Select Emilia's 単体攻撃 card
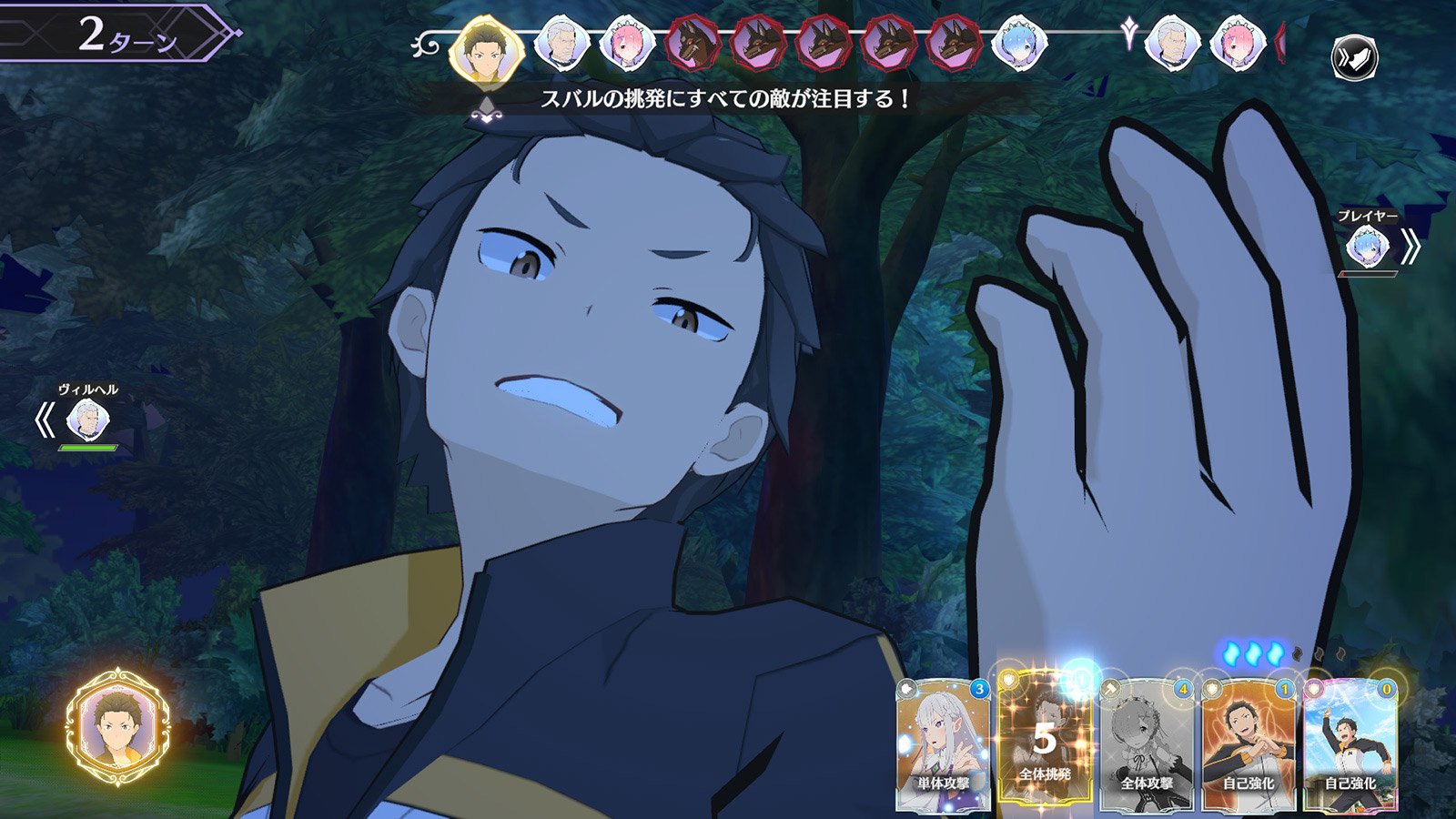 coord(943,744)
